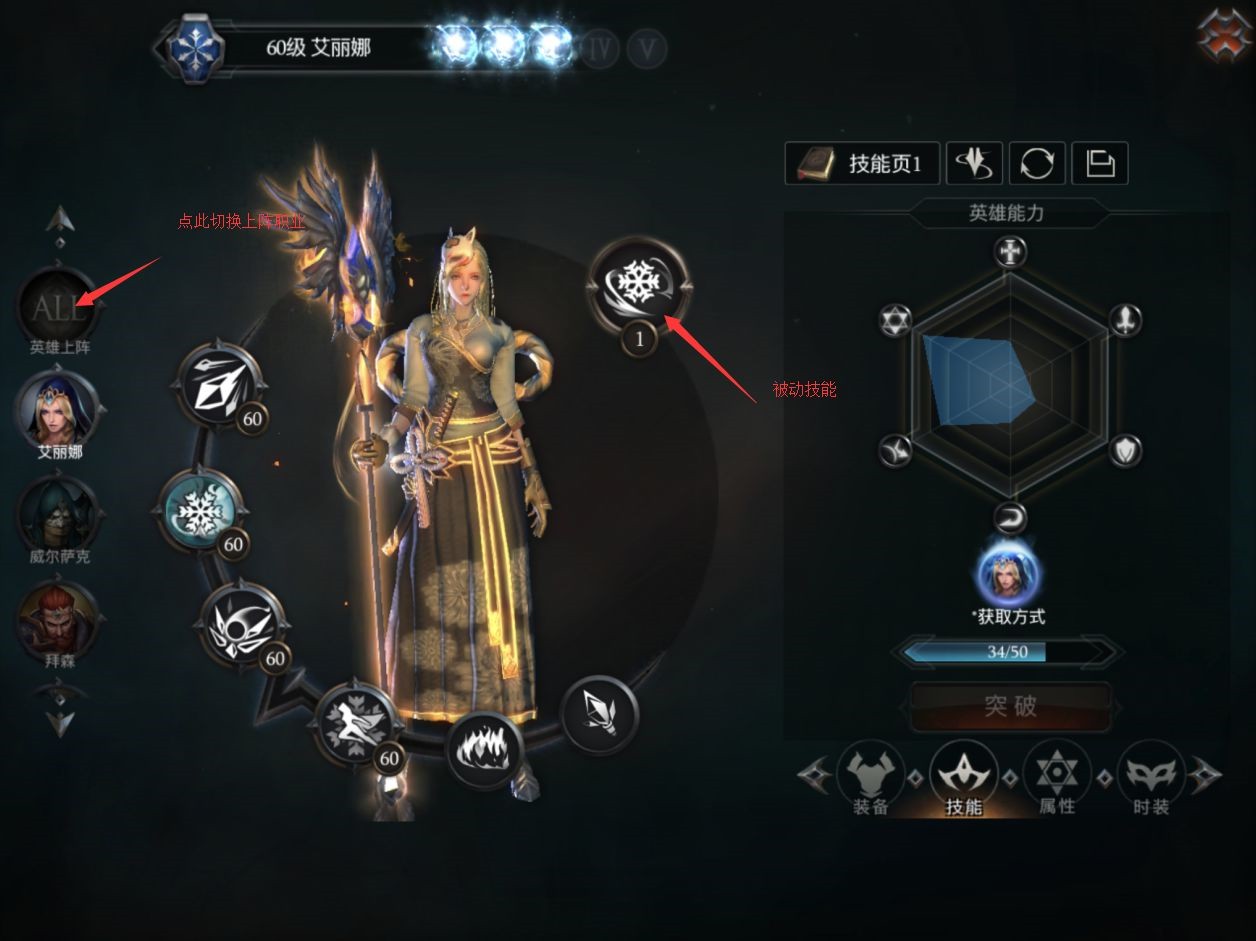Select the ALL 英雄上阵 lineup button
The height and width of the screenshot is (941, 1256).
(58, 308)
